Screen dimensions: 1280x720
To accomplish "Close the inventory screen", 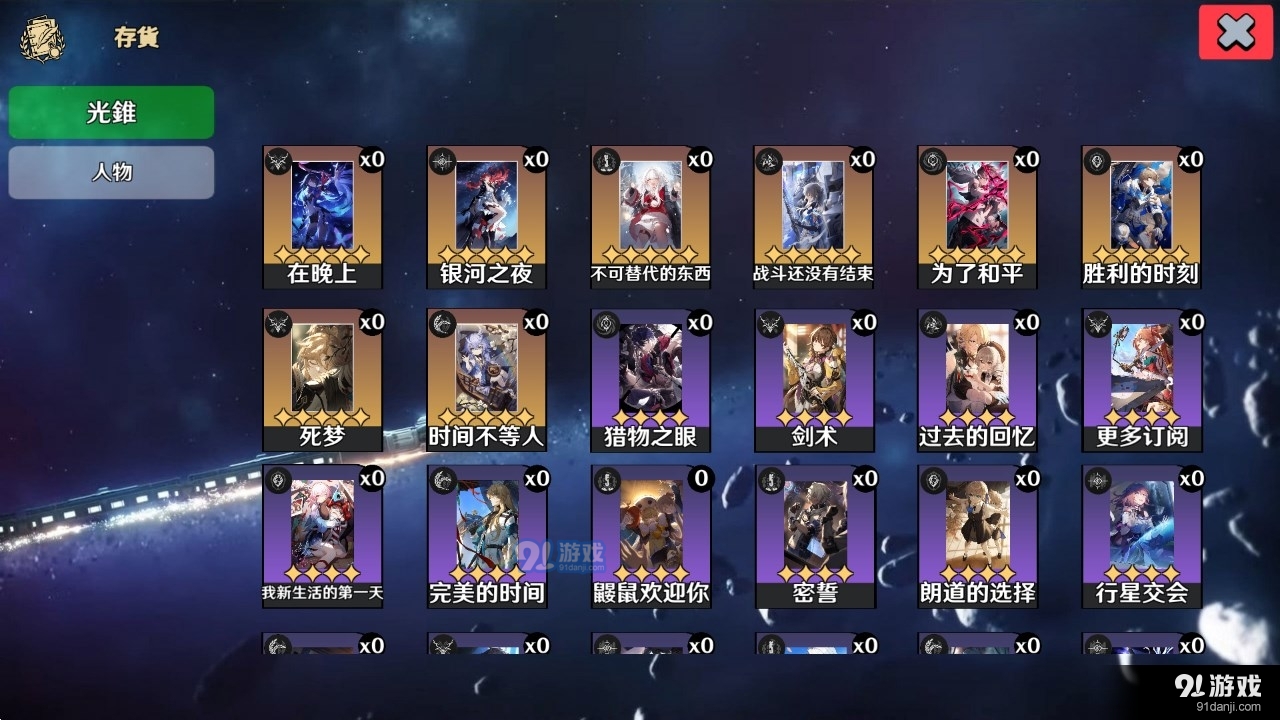I will coord(1235,31).
